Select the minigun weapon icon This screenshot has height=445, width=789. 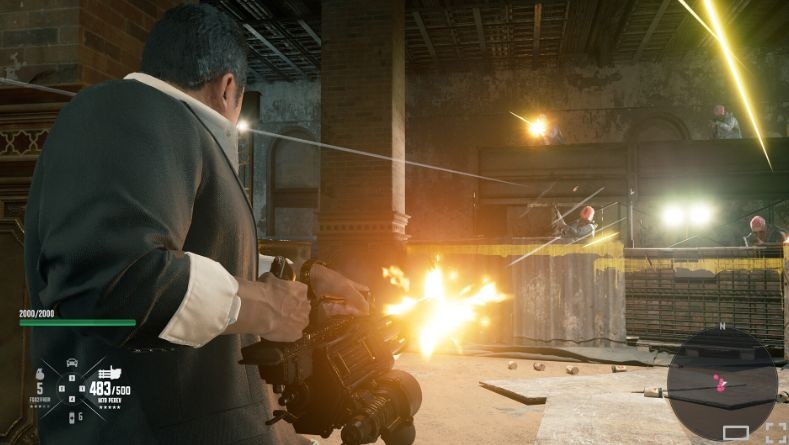point(108,372)
